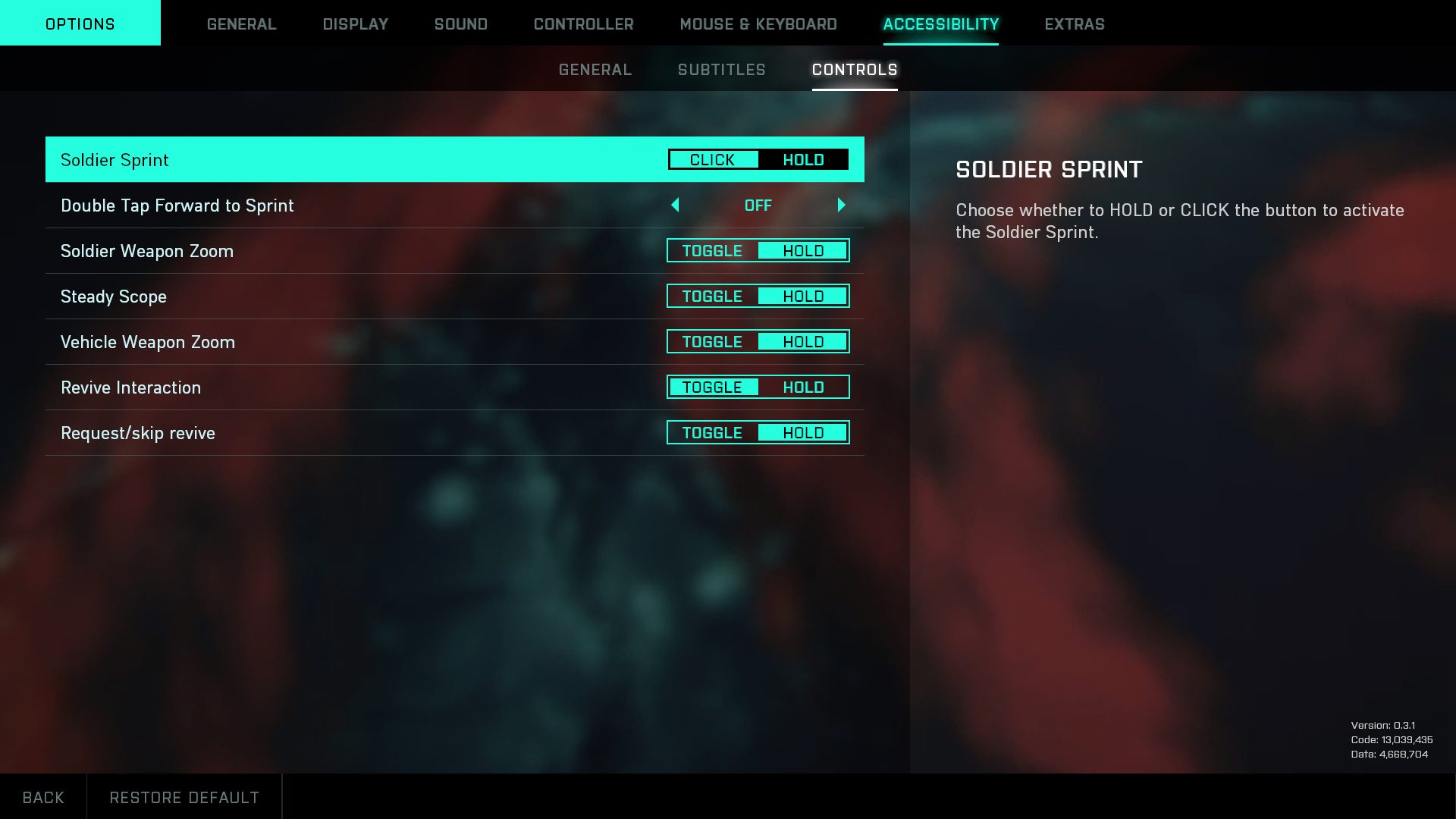Open the Extras tab

point(1074,24)
